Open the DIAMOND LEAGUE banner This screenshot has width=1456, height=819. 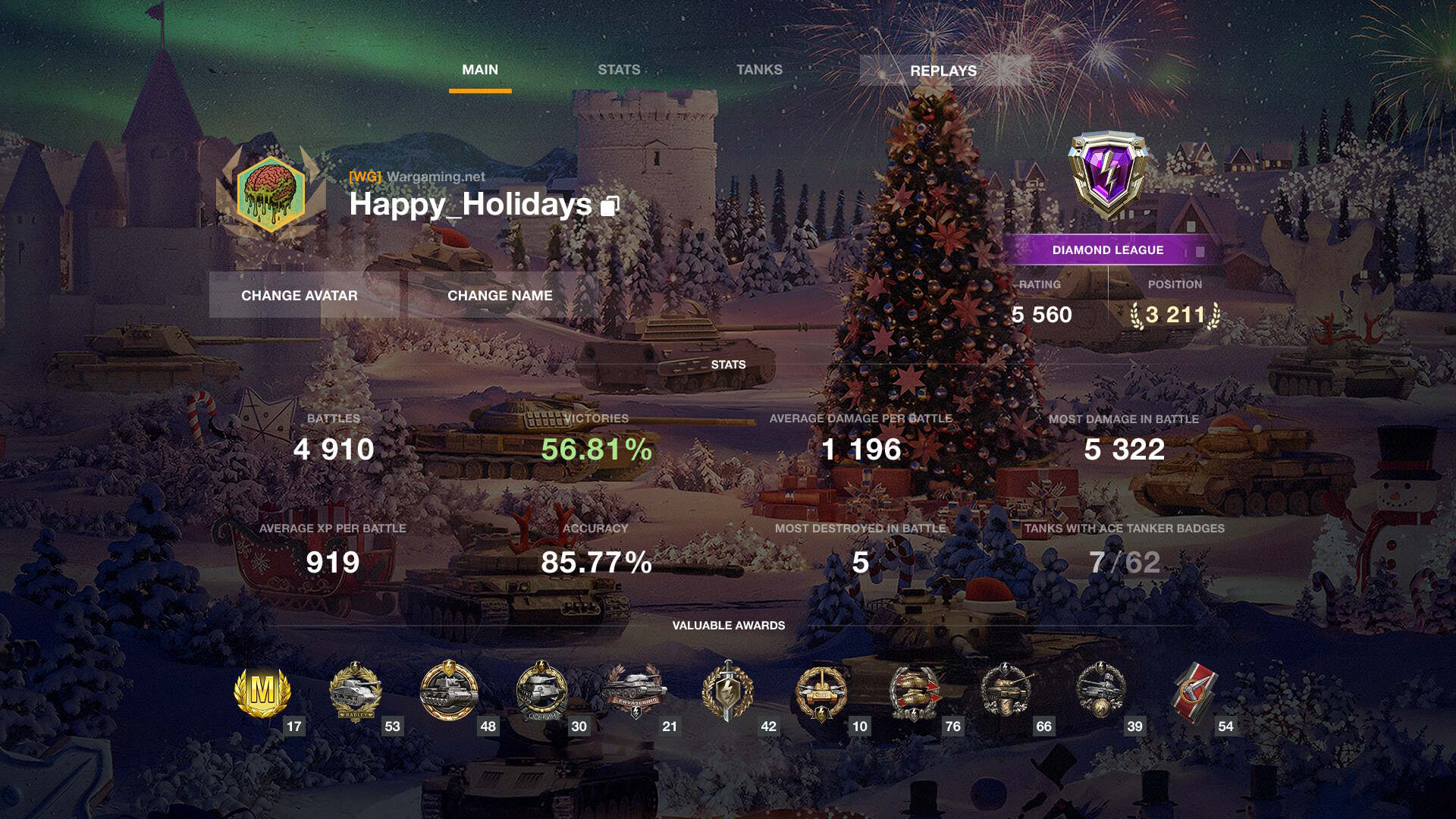pos(1107,249)
